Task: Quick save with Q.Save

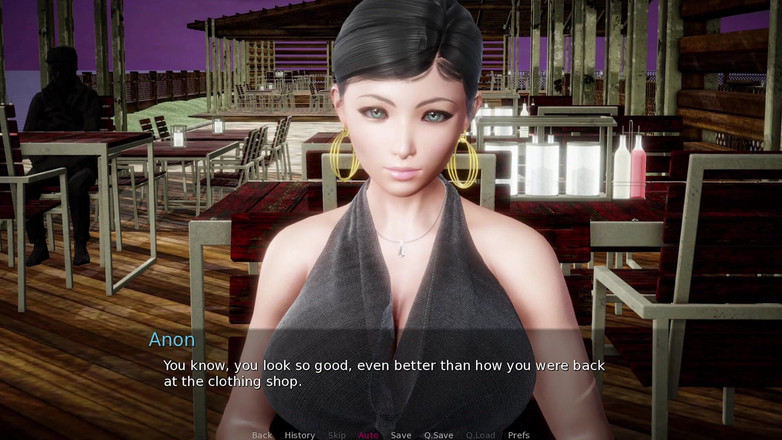Action: point(437,435)
